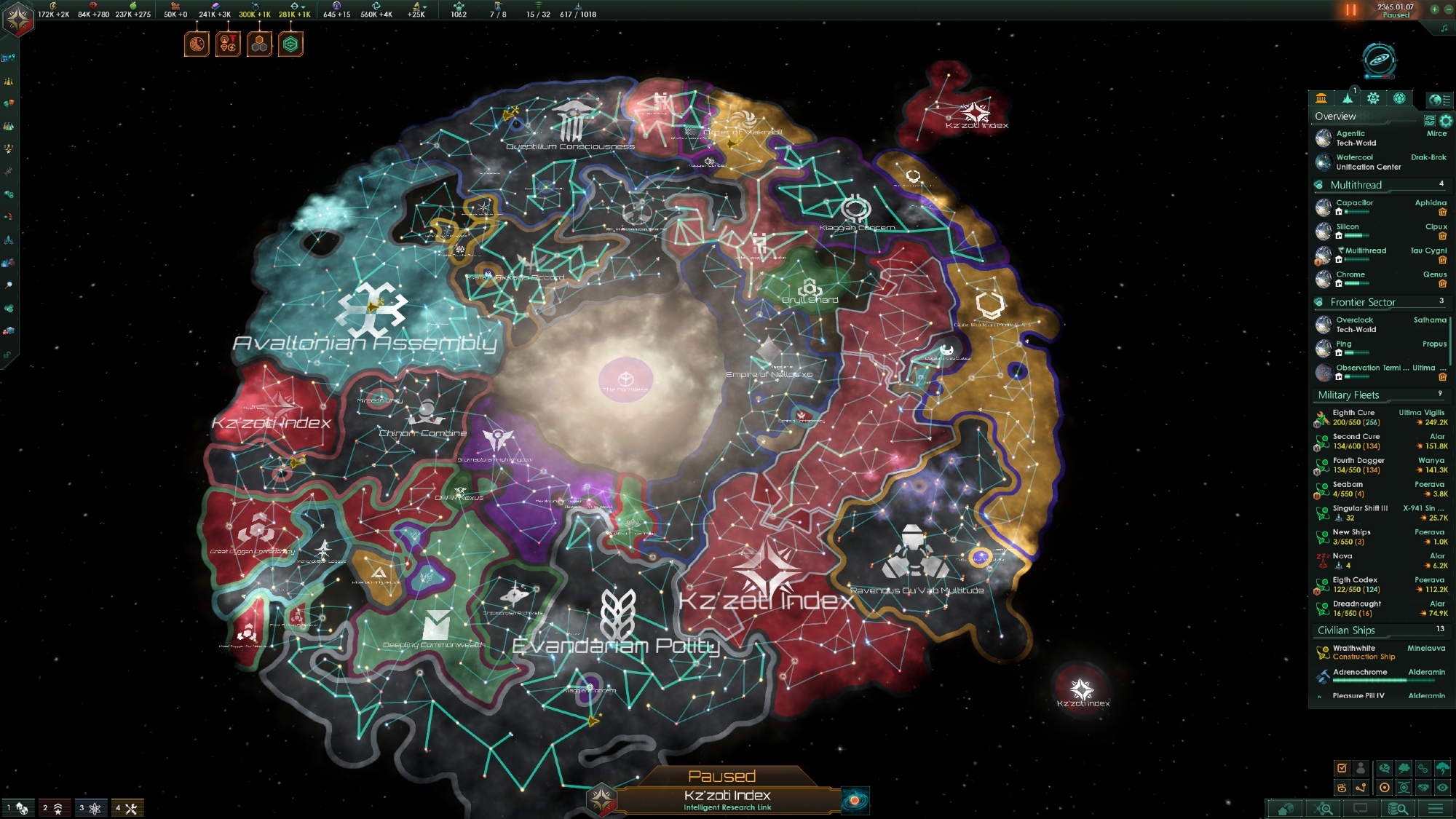Open outliner settings gear
1456x819 pixels.
tap(1446, 121)
